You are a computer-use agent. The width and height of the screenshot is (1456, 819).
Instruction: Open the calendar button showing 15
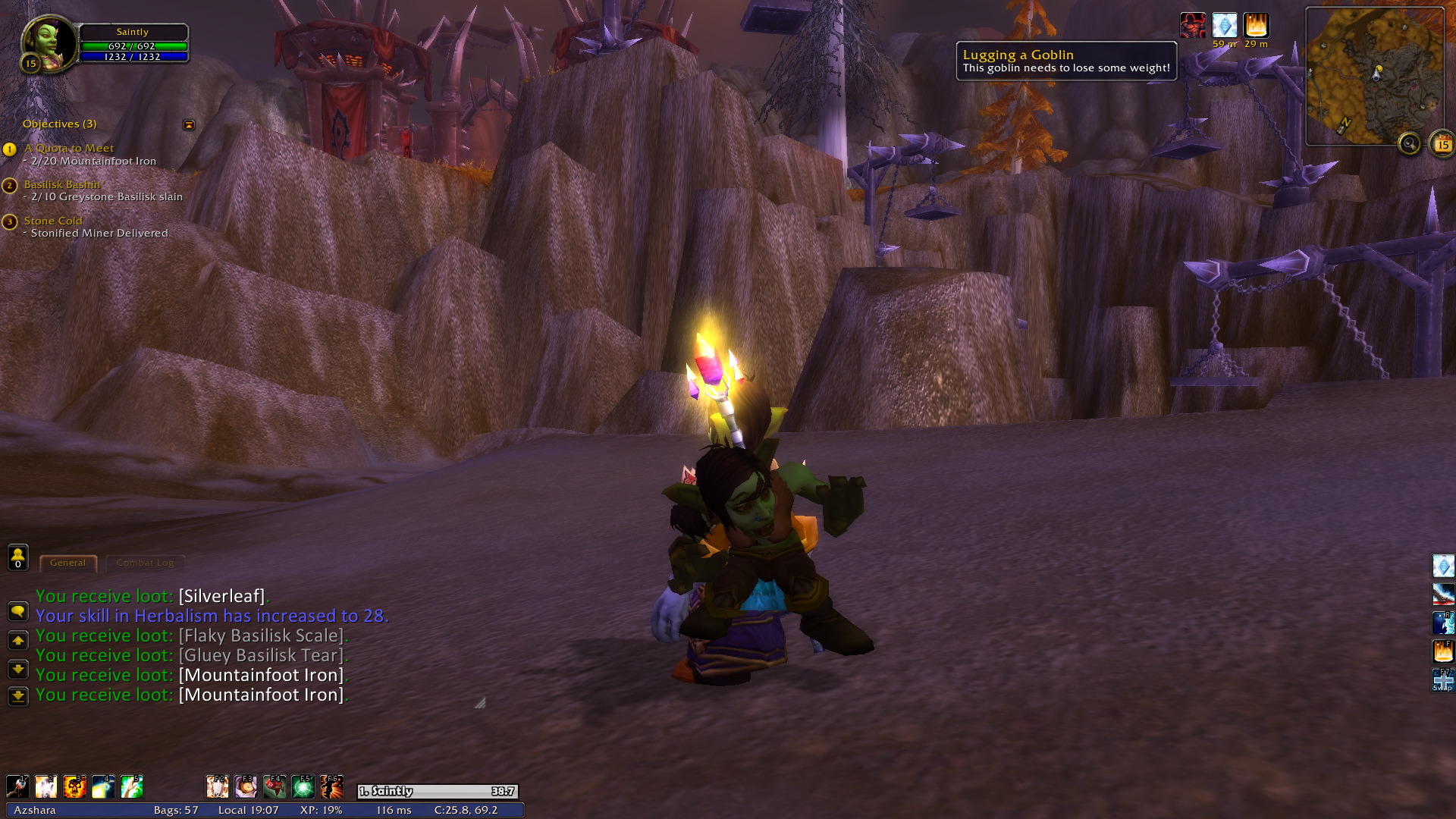pyautogui.click(x=1442, y=143)
